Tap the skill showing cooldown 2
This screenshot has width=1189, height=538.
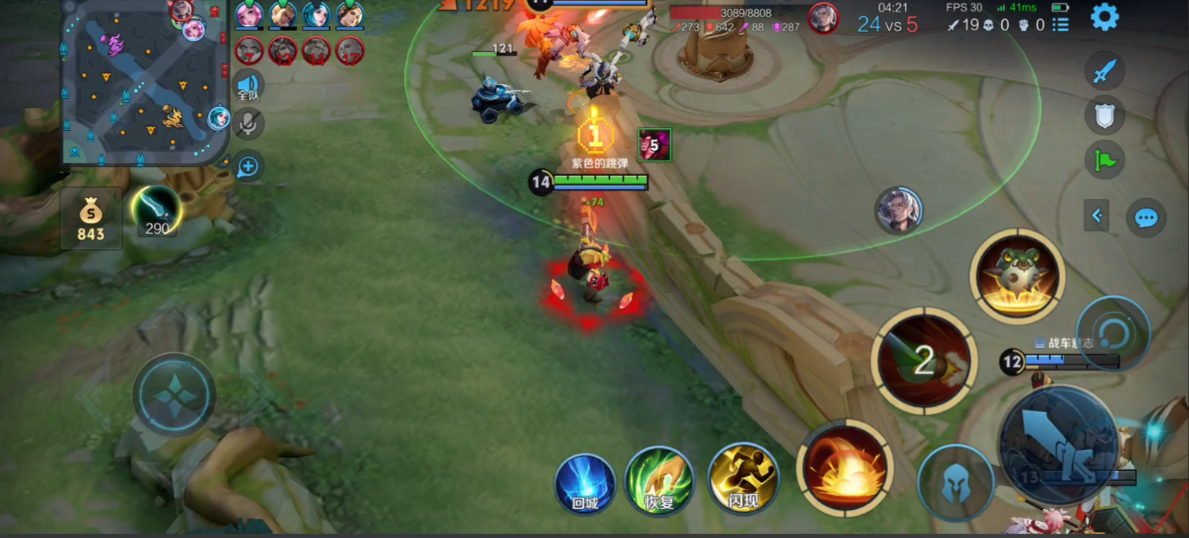point(924,360)
